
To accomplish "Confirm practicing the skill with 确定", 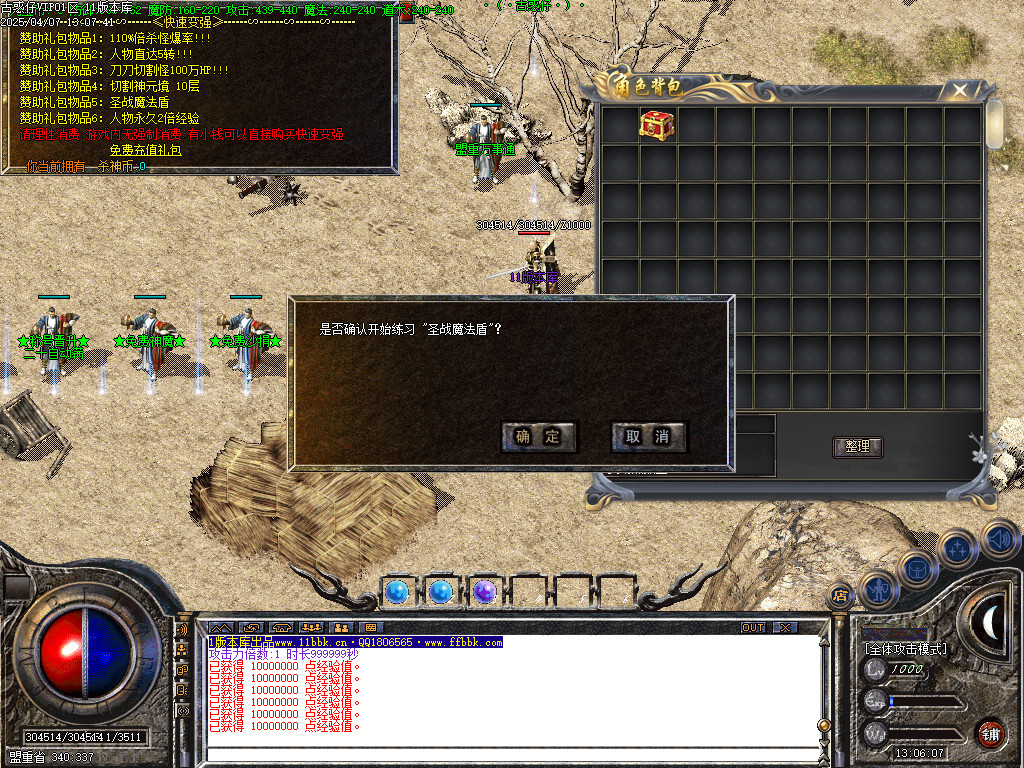I will 539,437.
